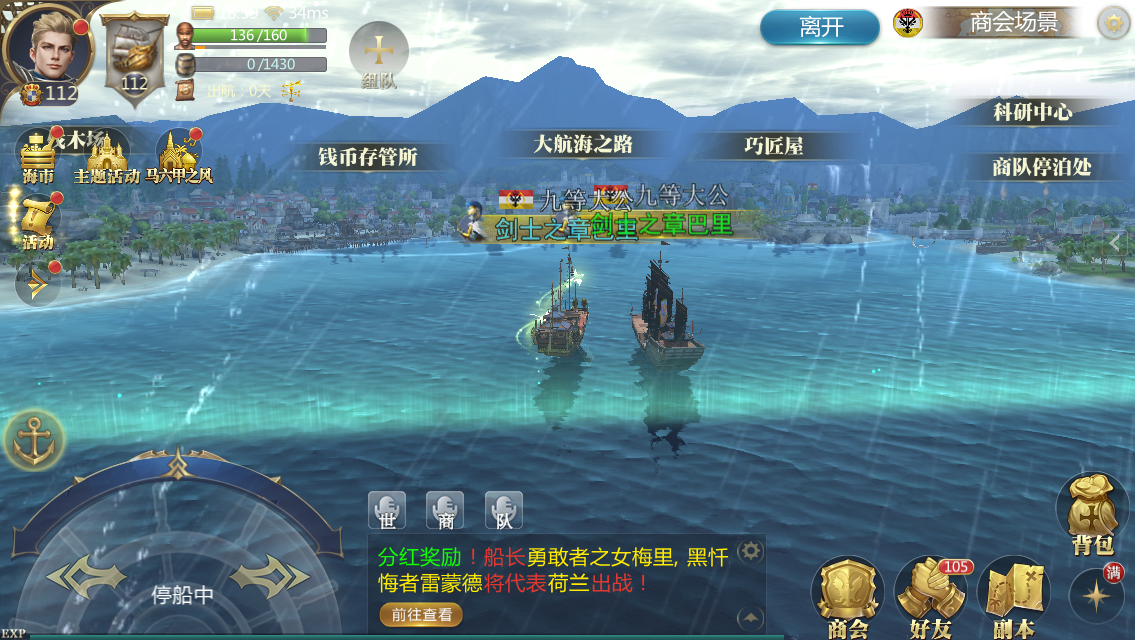Switch to the 世 world voice channel
This screenshot has width=1135, height=640.
(387, 510)
